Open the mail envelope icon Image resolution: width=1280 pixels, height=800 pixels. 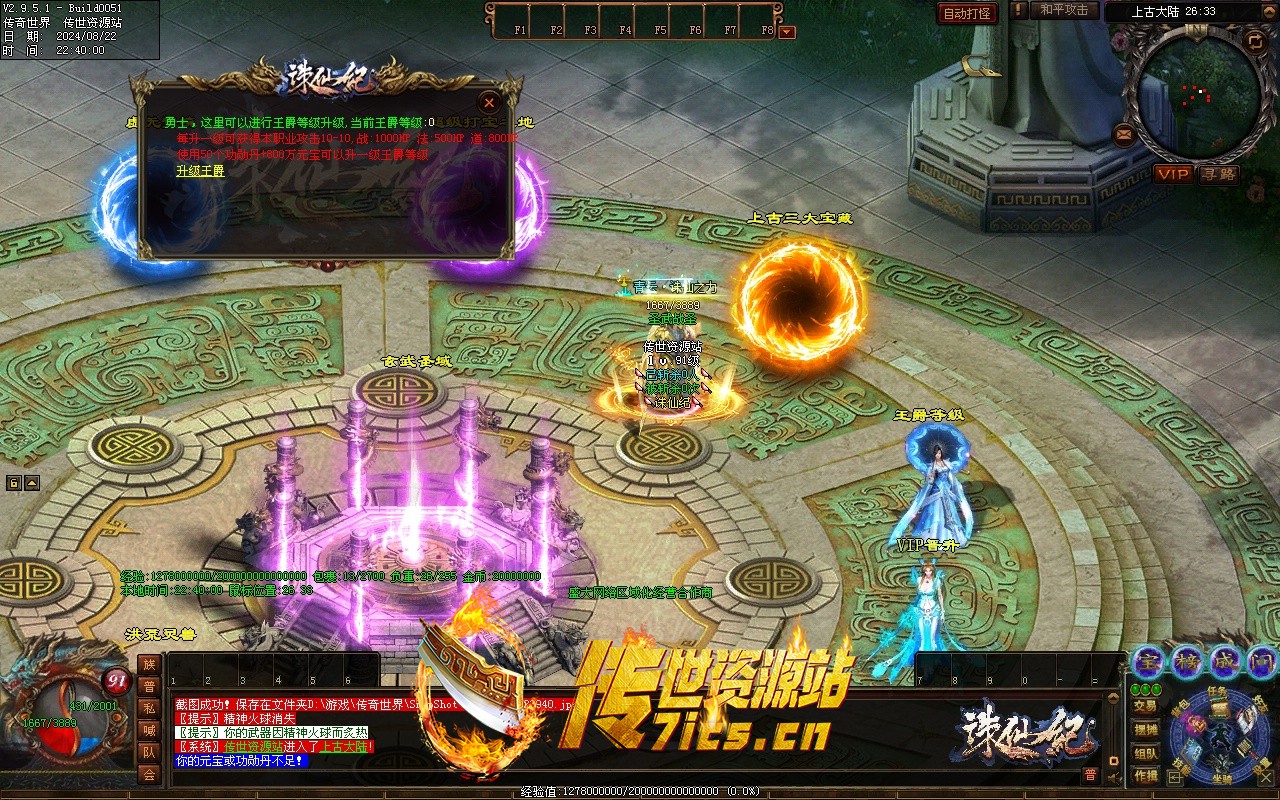point(1124,133)
